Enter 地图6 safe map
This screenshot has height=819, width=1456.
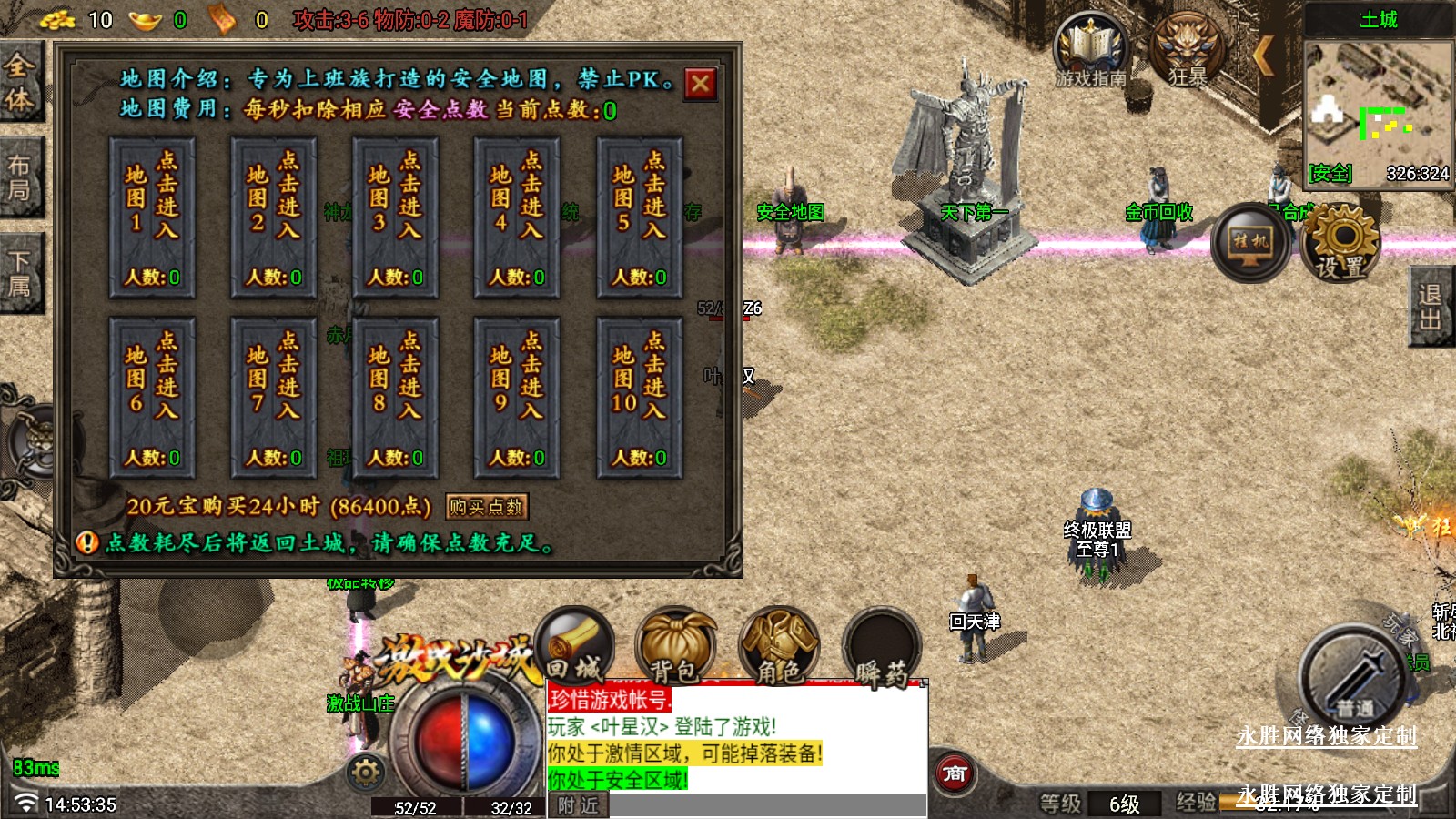click(x=152, y=398)
